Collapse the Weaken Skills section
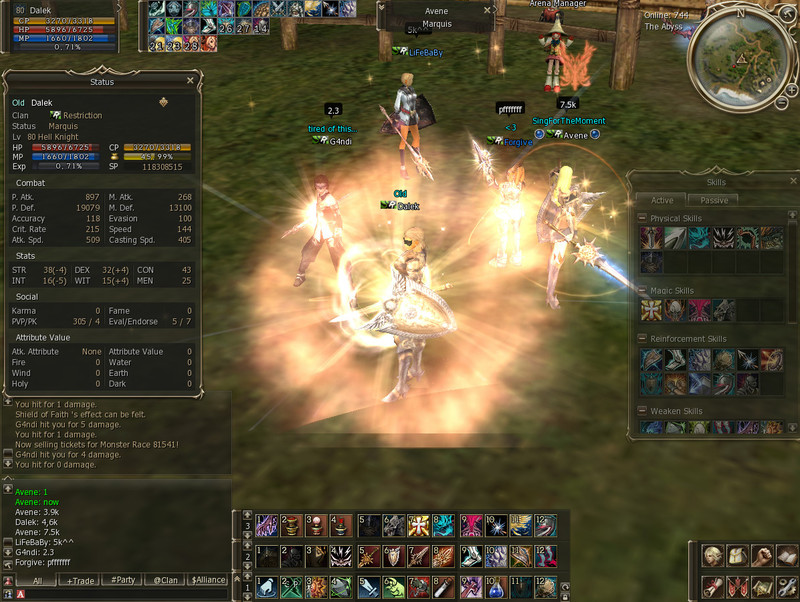This screenshot has height=602, width=800. (643, 411)
